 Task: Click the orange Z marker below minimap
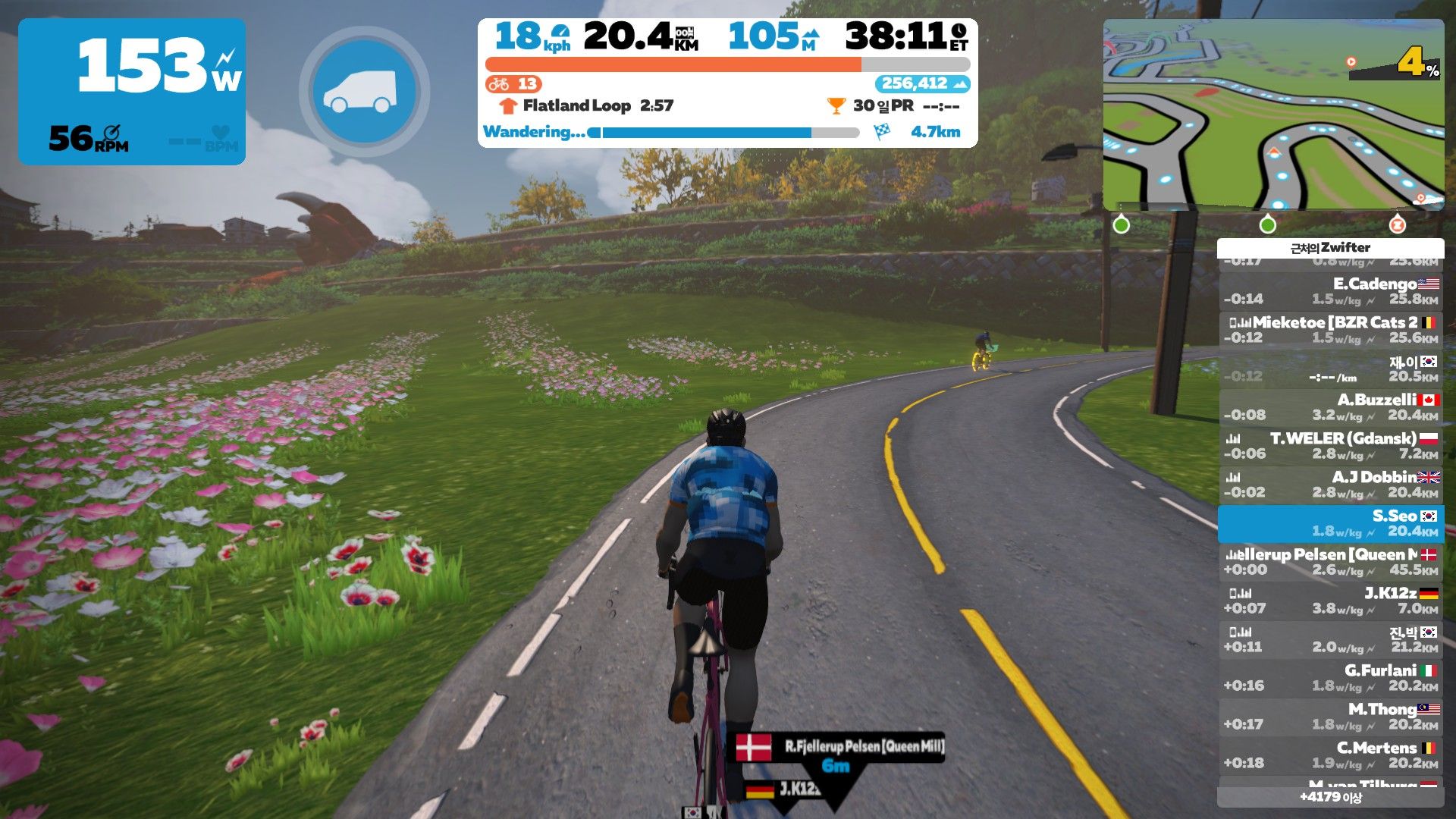[1396, 224]
